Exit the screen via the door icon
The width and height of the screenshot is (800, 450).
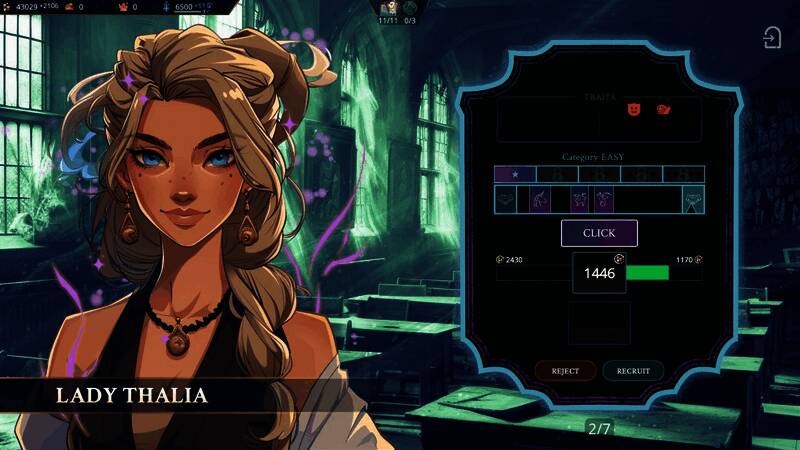point(772,38)
